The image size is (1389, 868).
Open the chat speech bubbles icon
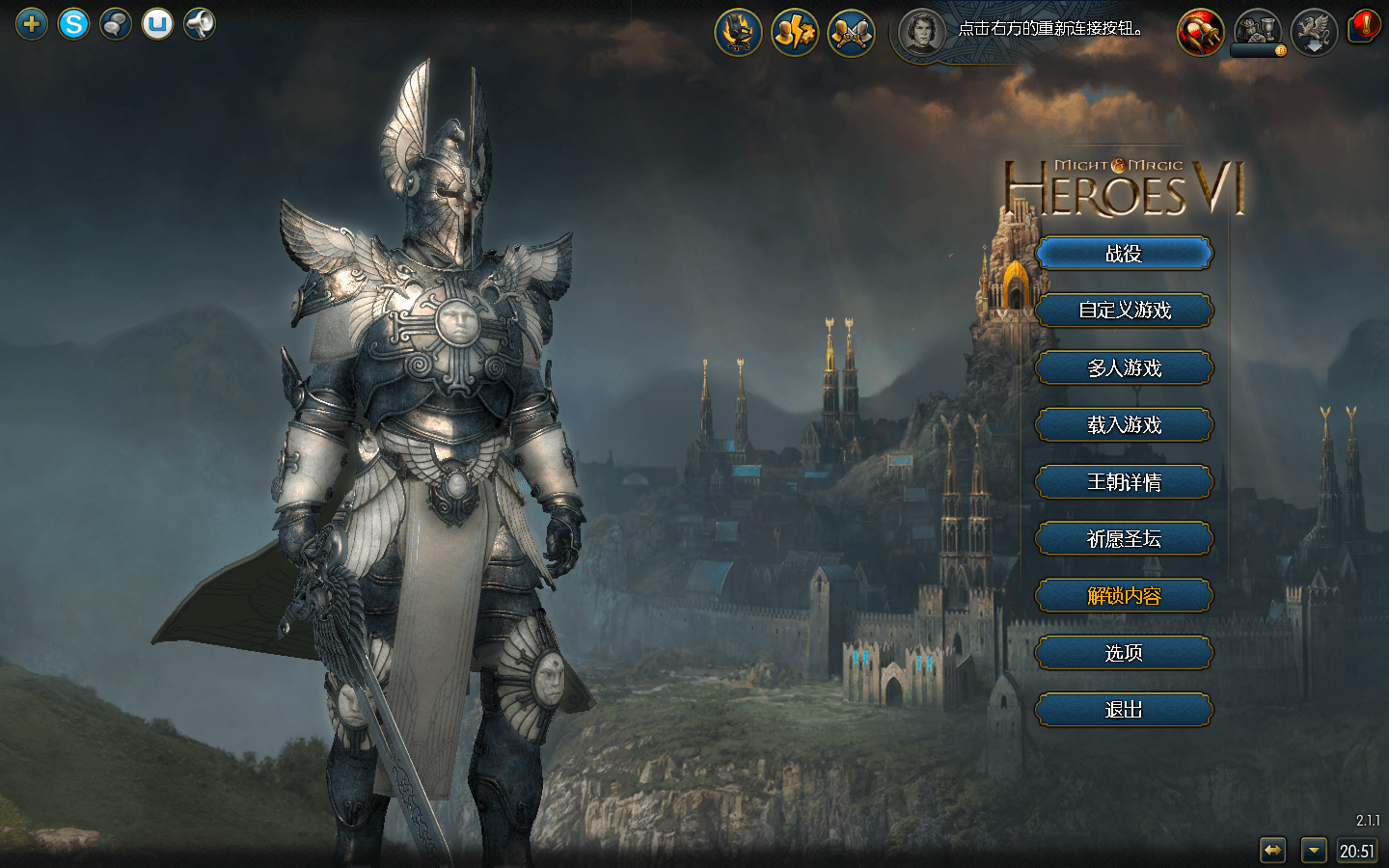116,23
